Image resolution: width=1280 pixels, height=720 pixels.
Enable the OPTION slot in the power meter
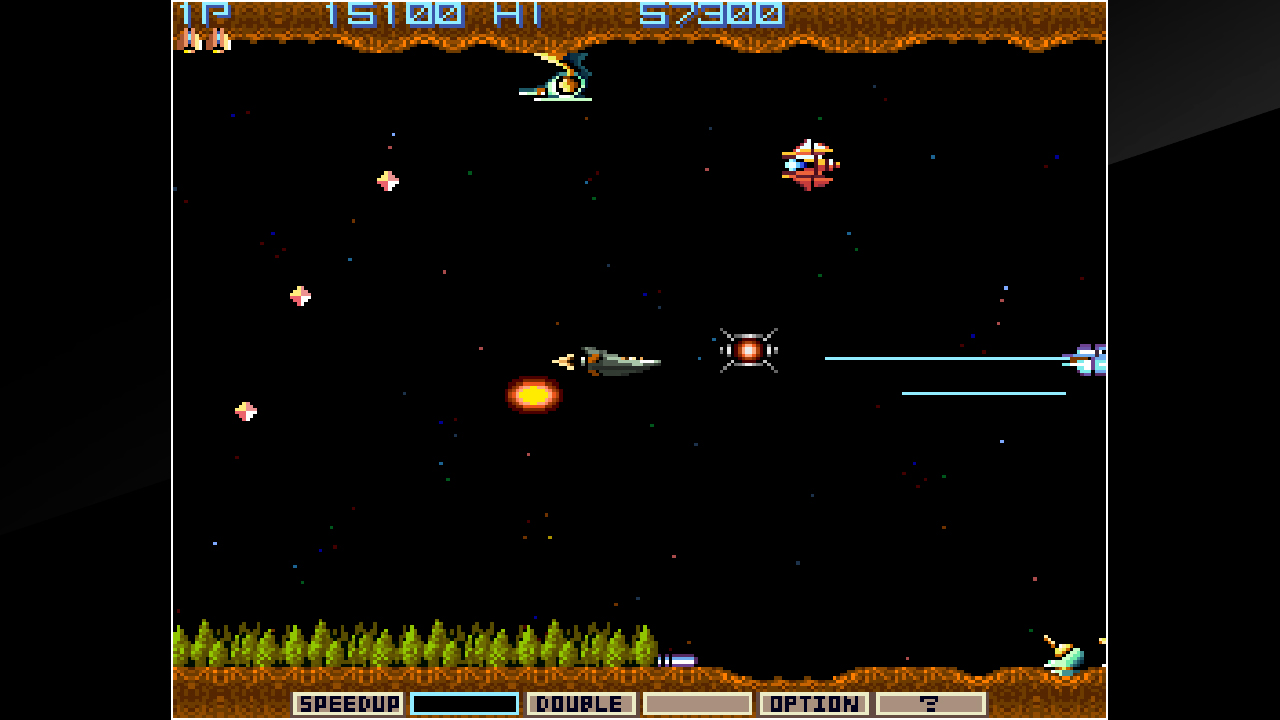click(x=815, y=703)
